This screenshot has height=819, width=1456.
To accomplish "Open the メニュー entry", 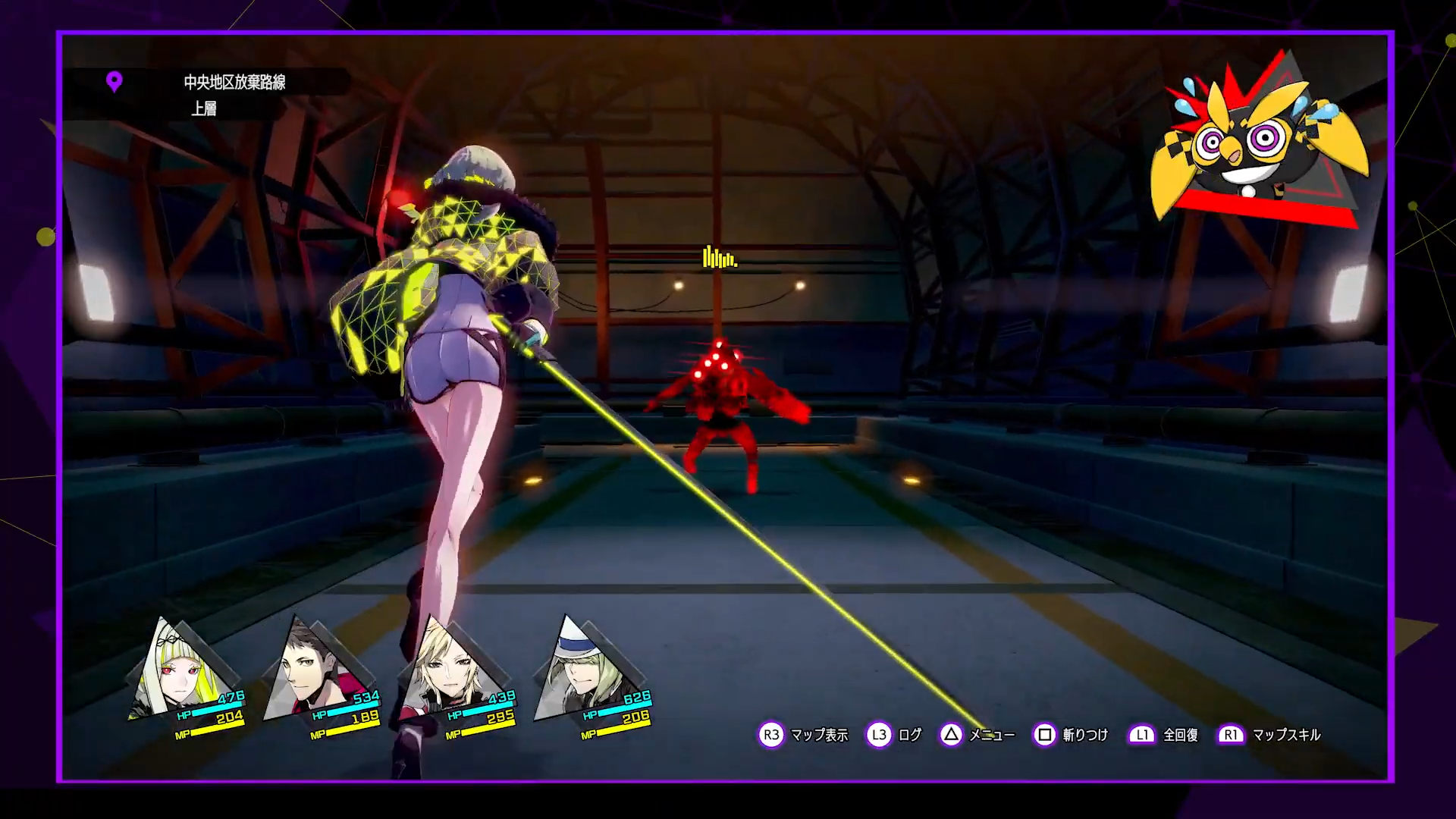I will [x=991, y=734].
